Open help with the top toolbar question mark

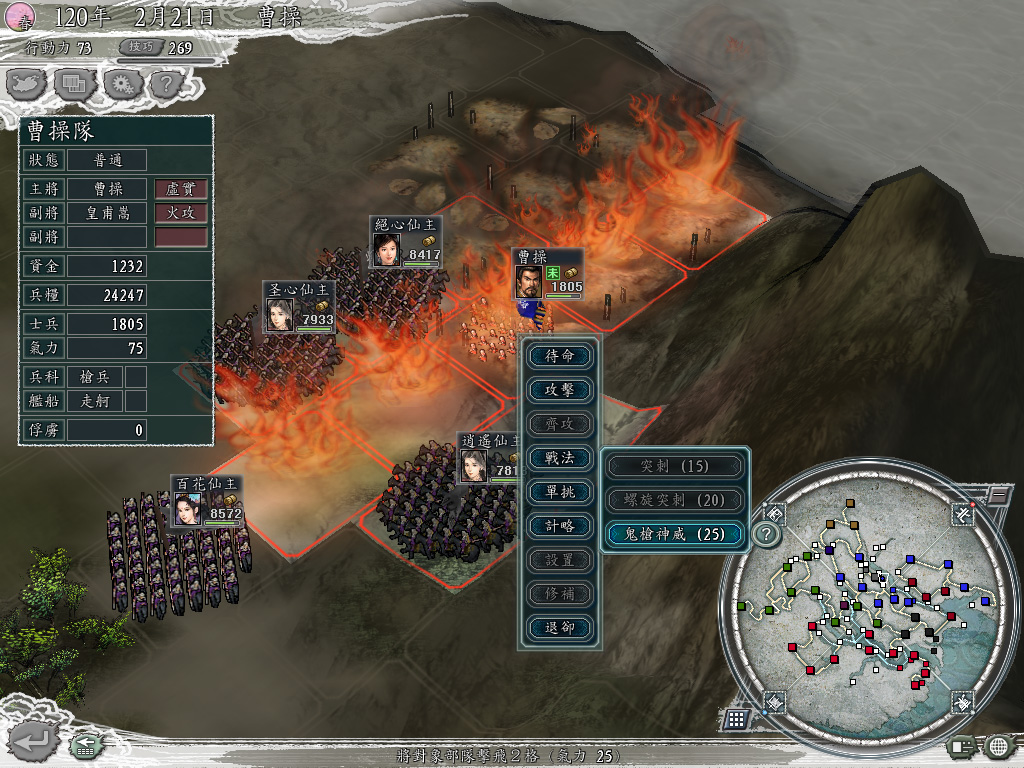(x=164, y=83)
